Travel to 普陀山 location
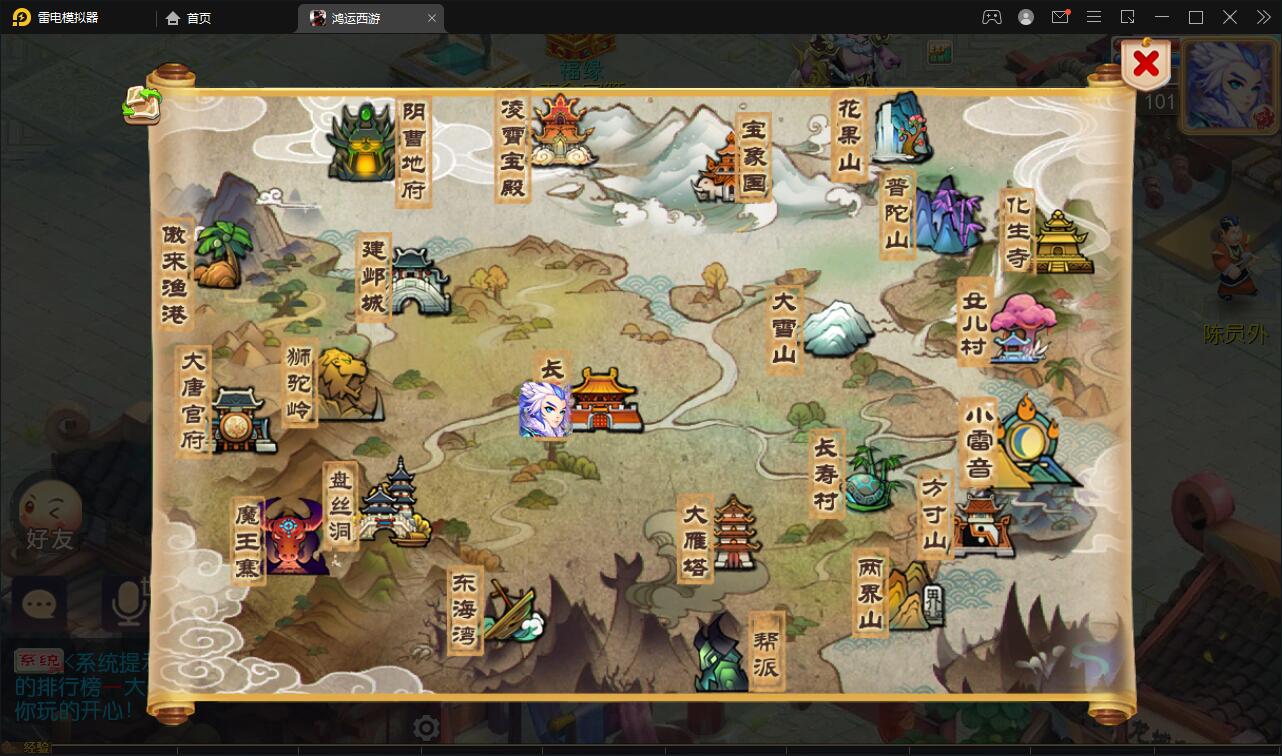 coord(944,215)
